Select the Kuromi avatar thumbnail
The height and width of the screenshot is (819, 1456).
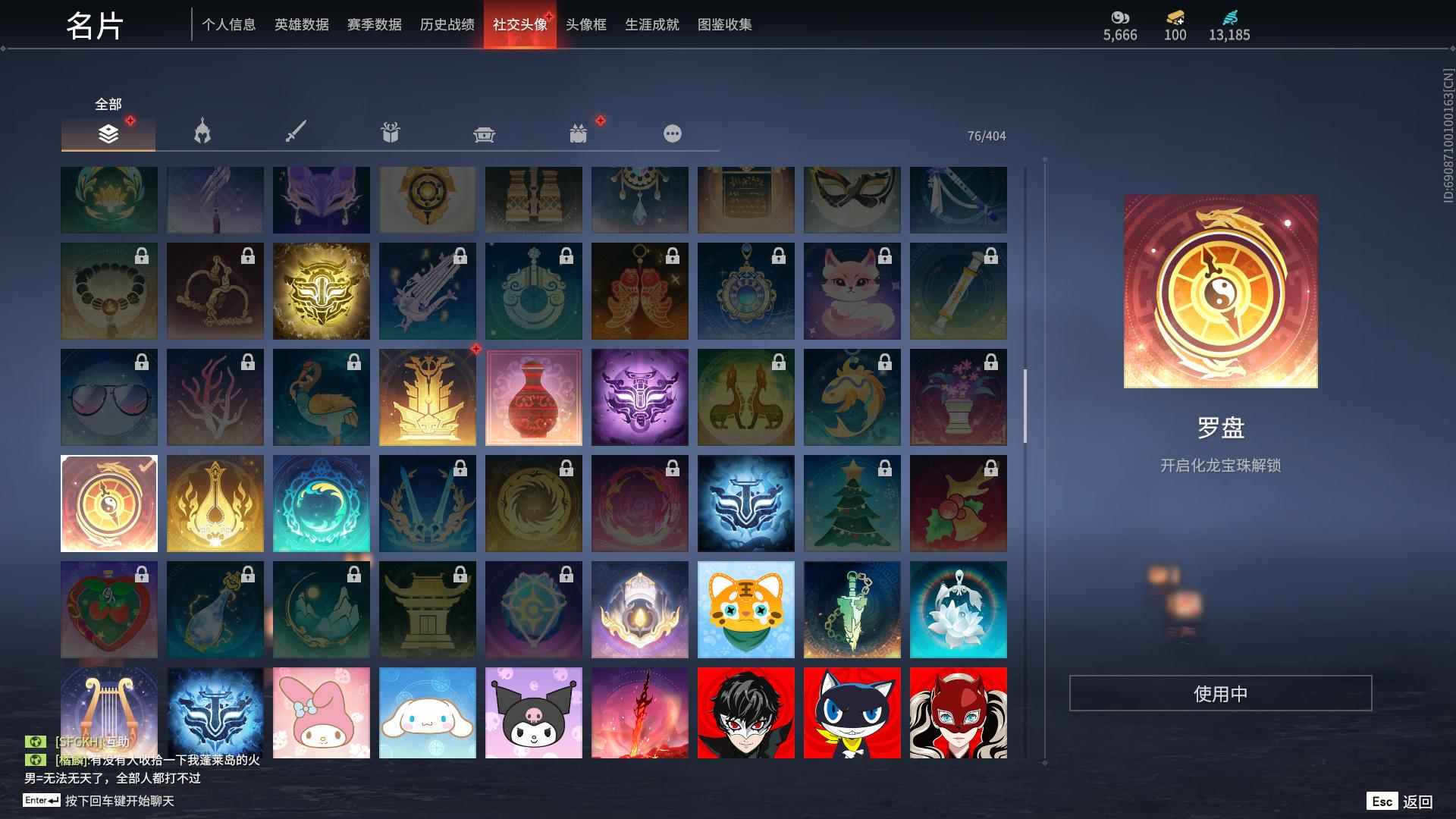534,713
